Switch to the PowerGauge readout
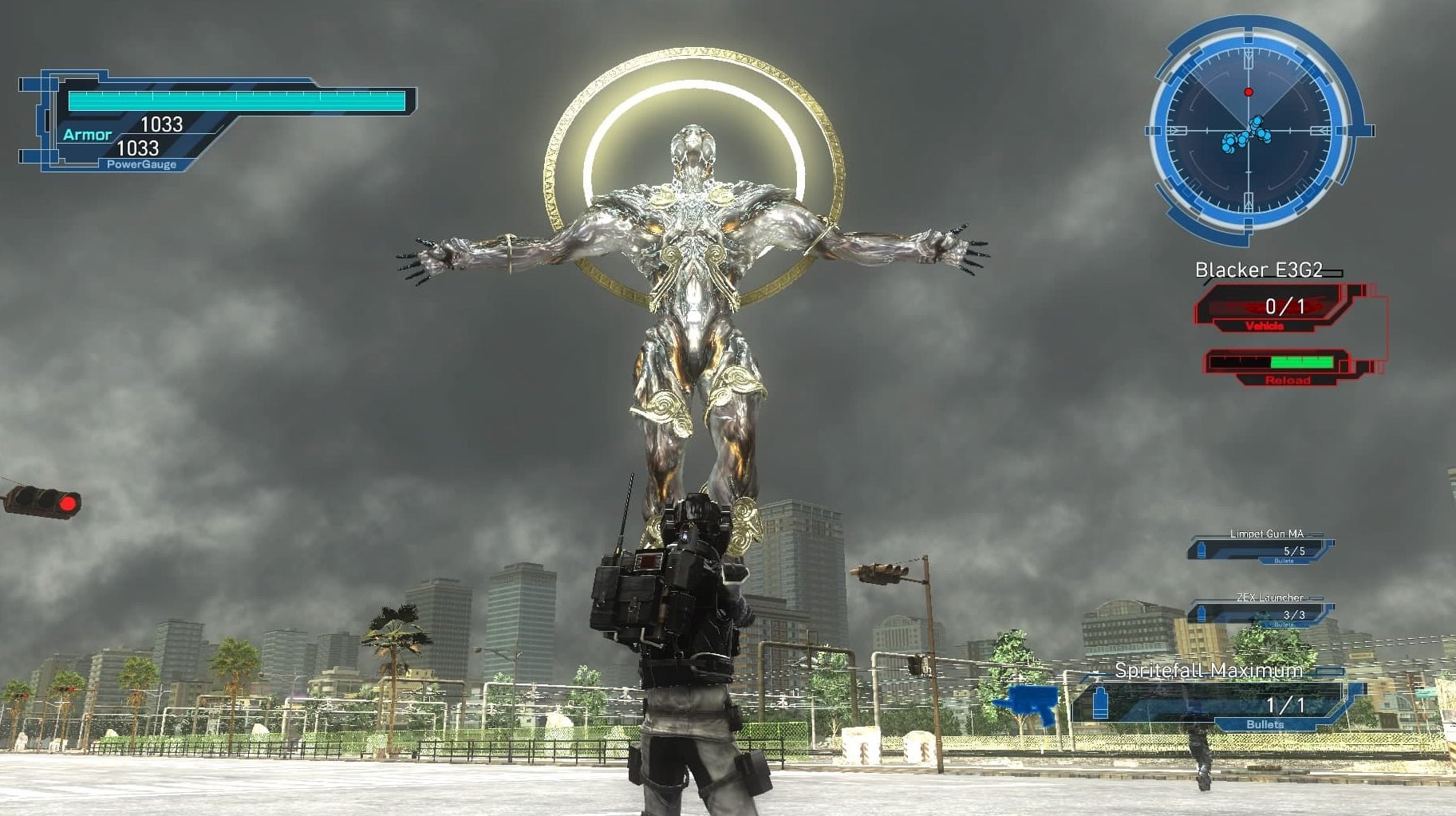 point(143,166)
